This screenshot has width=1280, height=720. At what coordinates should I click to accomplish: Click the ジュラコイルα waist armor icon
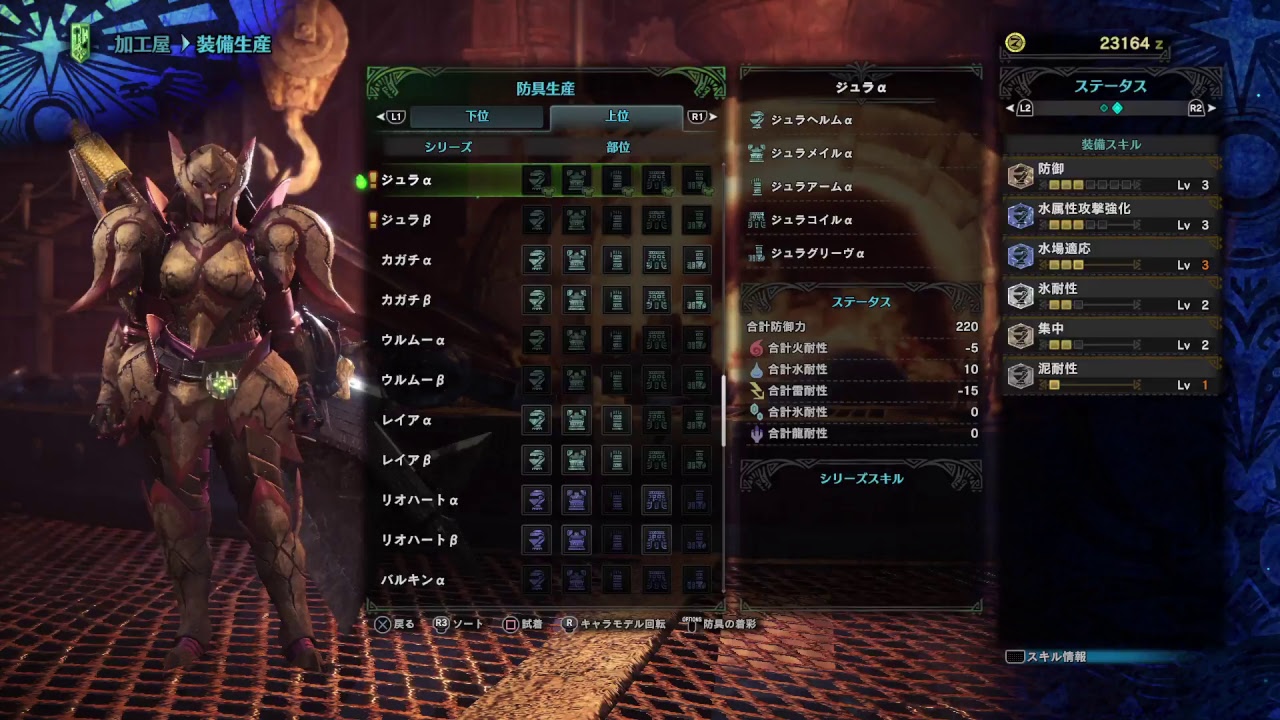(x=757, y=220)
